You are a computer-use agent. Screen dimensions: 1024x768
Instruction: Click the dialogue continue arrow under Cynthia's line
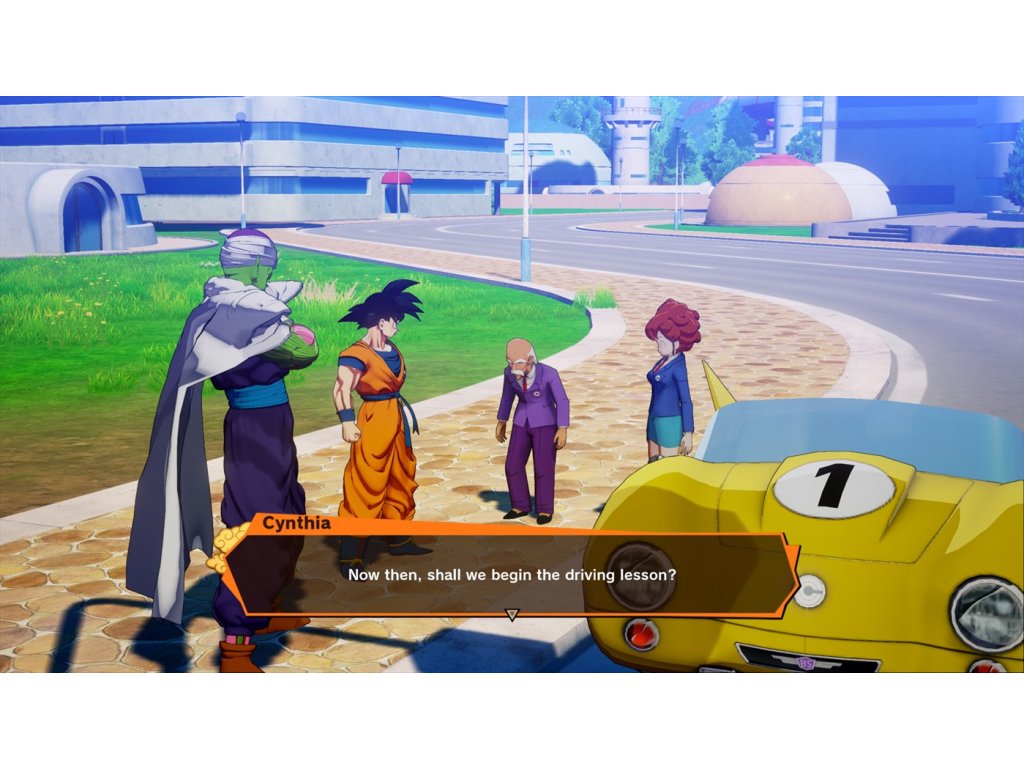coord(512,614)
